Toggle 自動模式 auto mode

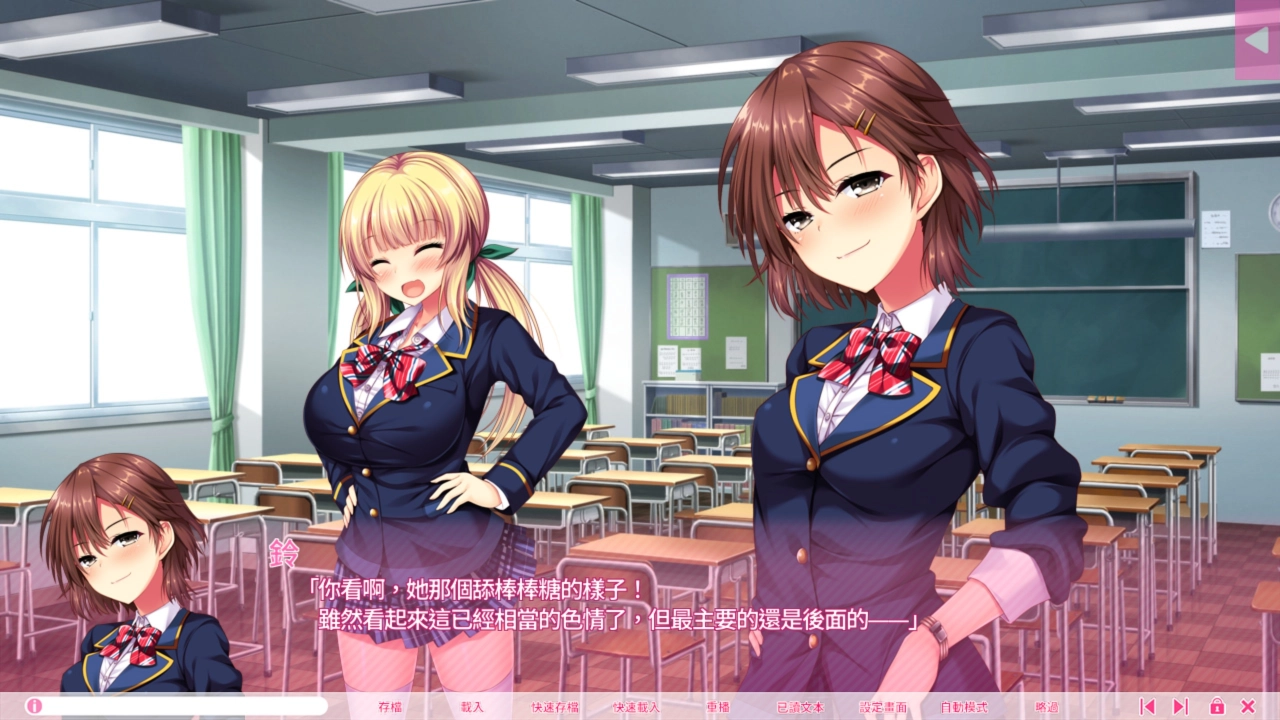[964, 706]
